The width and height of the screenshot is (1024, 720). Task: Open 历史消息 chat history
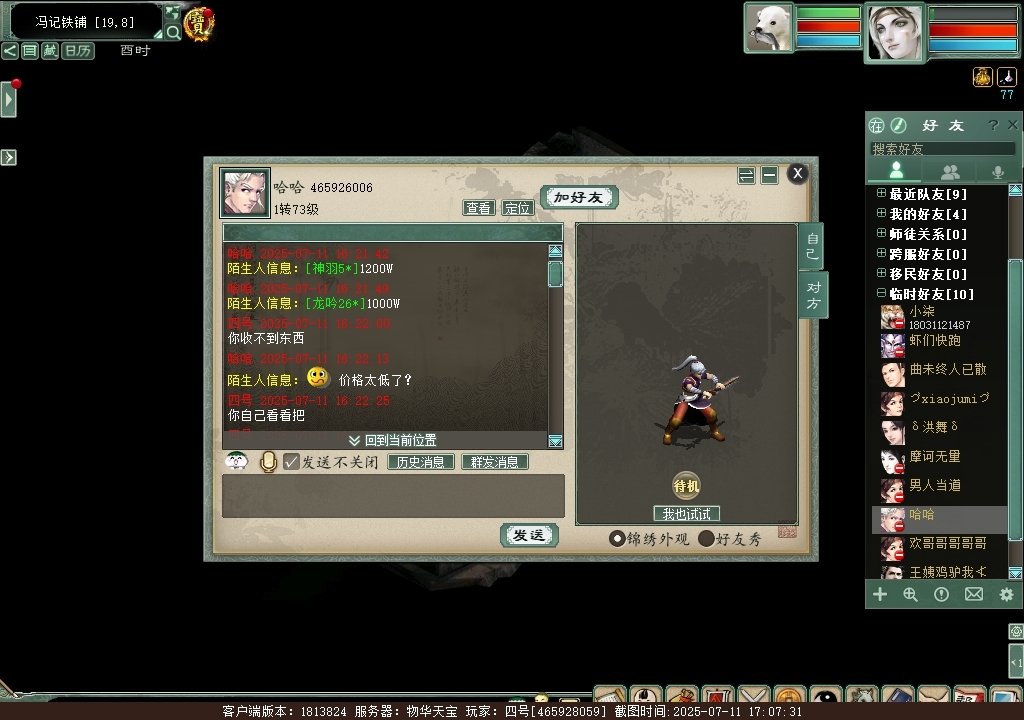click(421, 462)
